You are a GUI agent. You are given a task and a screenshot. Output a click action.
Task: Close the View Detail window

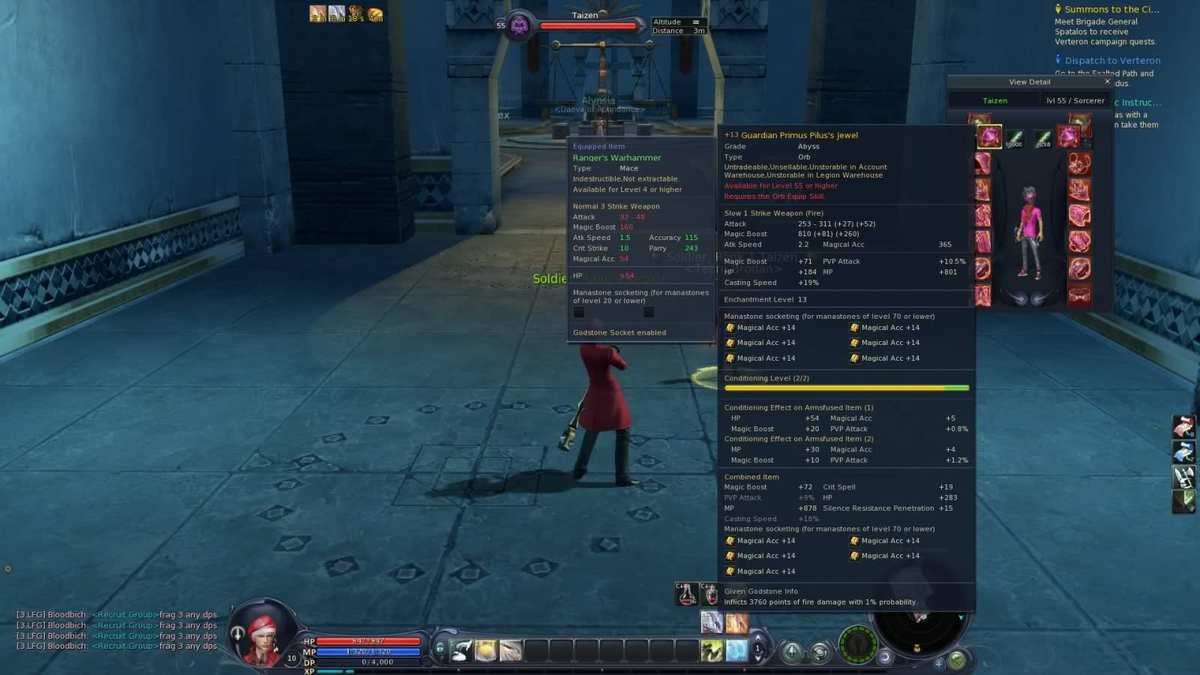(1107, 82)
